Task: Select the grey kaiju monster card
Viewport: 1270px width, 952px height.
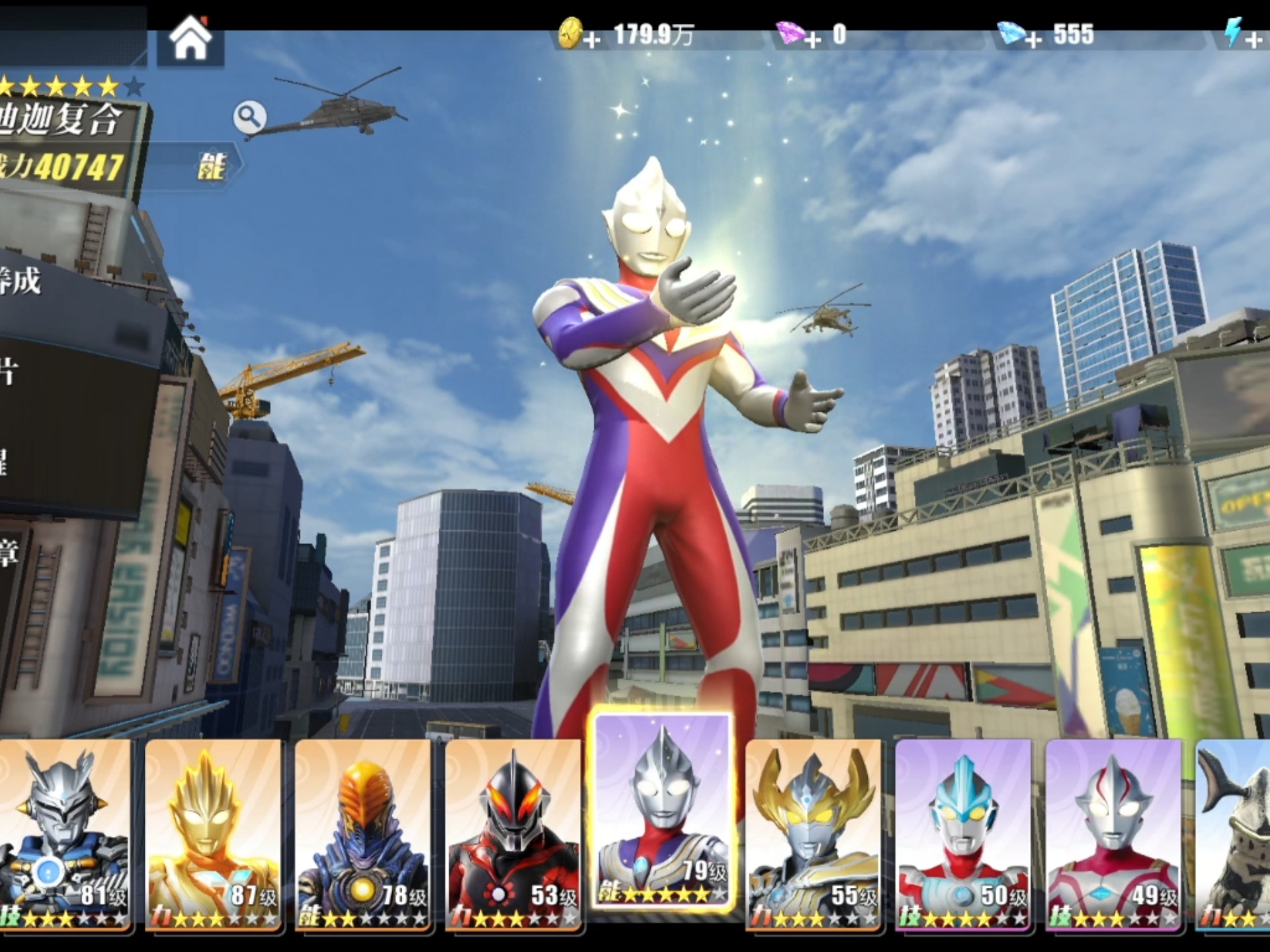Action: [x=1234, y=834]
